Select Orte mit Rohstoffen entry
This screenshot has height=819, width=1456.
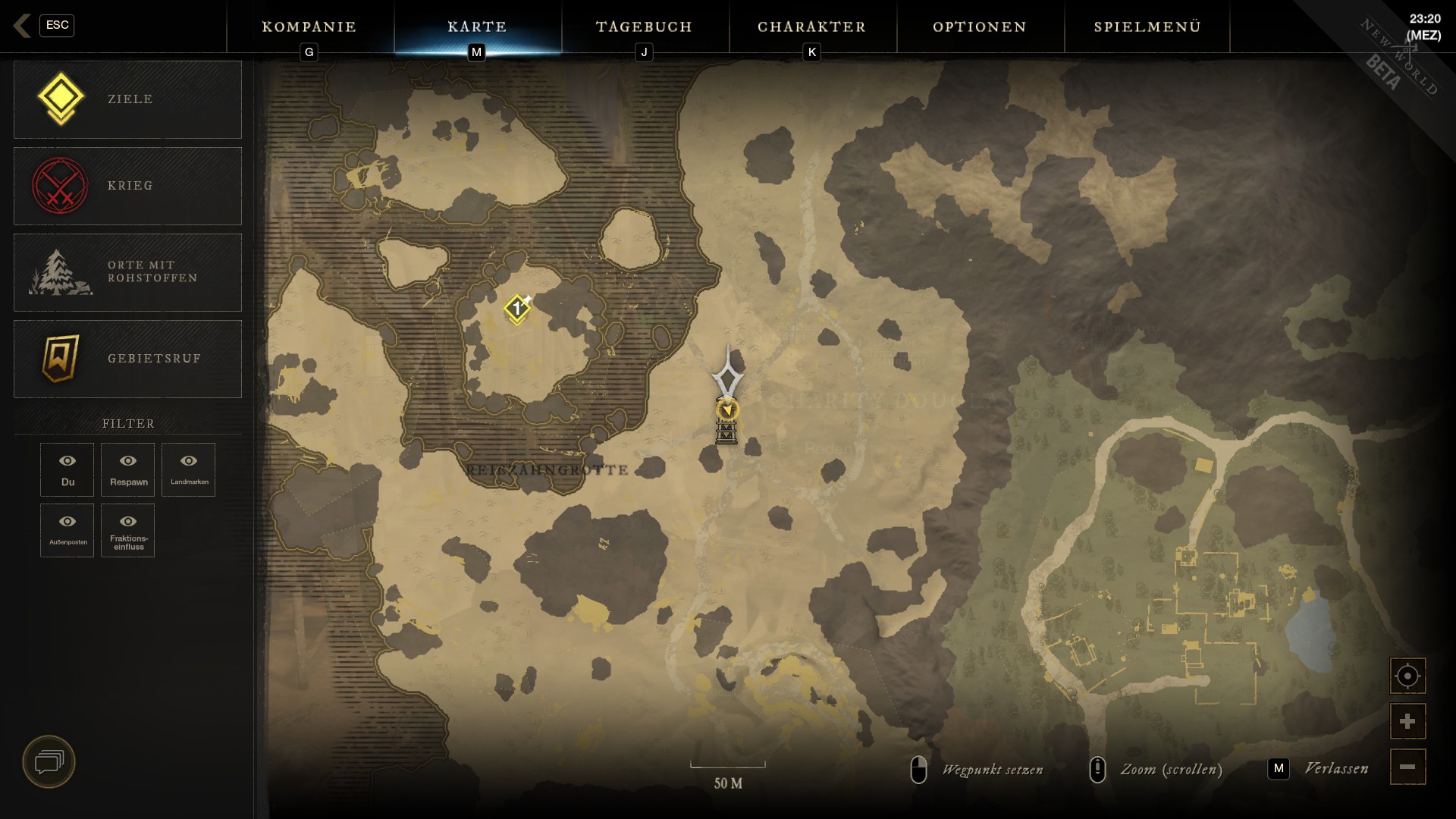(127, 272)
